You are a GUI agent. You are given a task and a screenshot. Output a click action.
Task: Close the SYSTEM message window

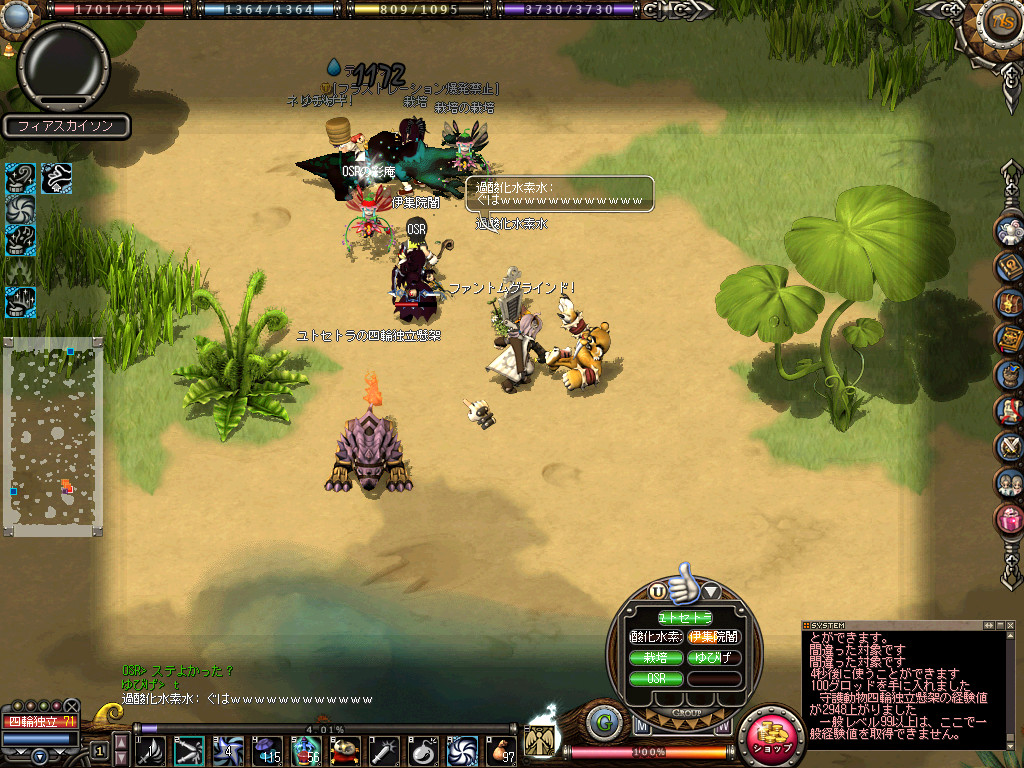pyautogui.click(x=1012, y=625)
